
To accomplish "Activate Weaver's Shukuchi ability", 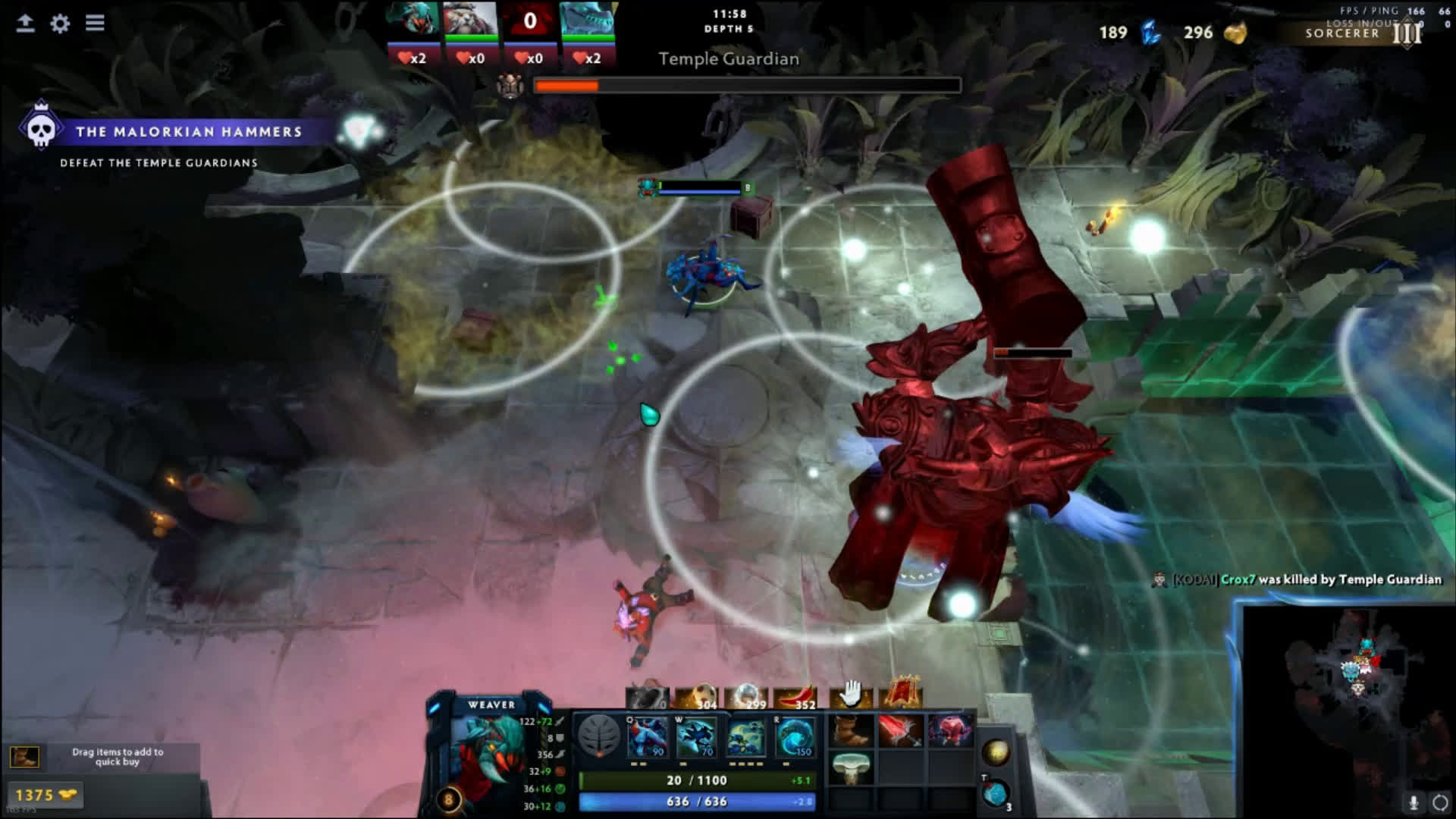I will (x=696, y=737).
